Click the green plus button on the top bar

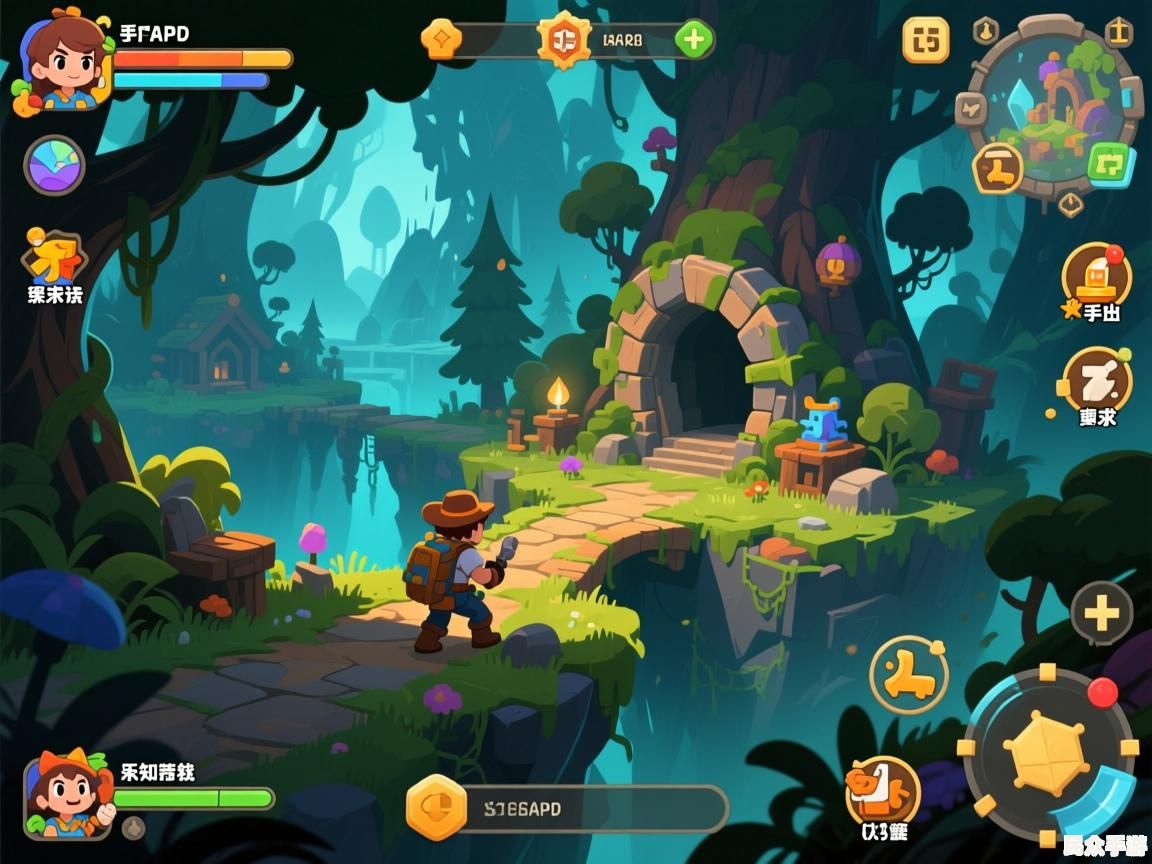pyautogui.click(x=693, y=40)
